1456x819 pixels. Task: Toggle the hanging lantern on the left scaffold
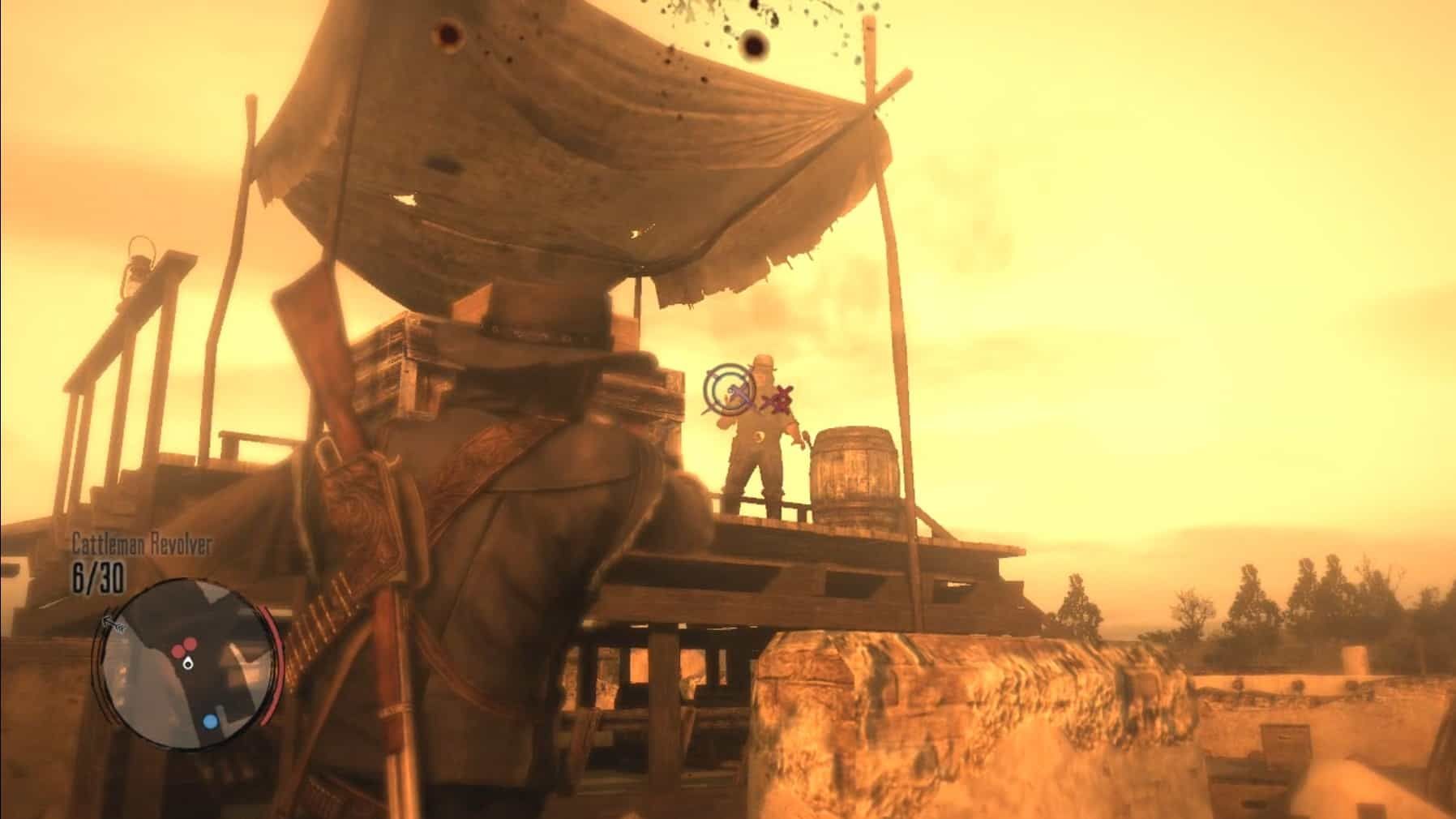(x=139, y=268)
